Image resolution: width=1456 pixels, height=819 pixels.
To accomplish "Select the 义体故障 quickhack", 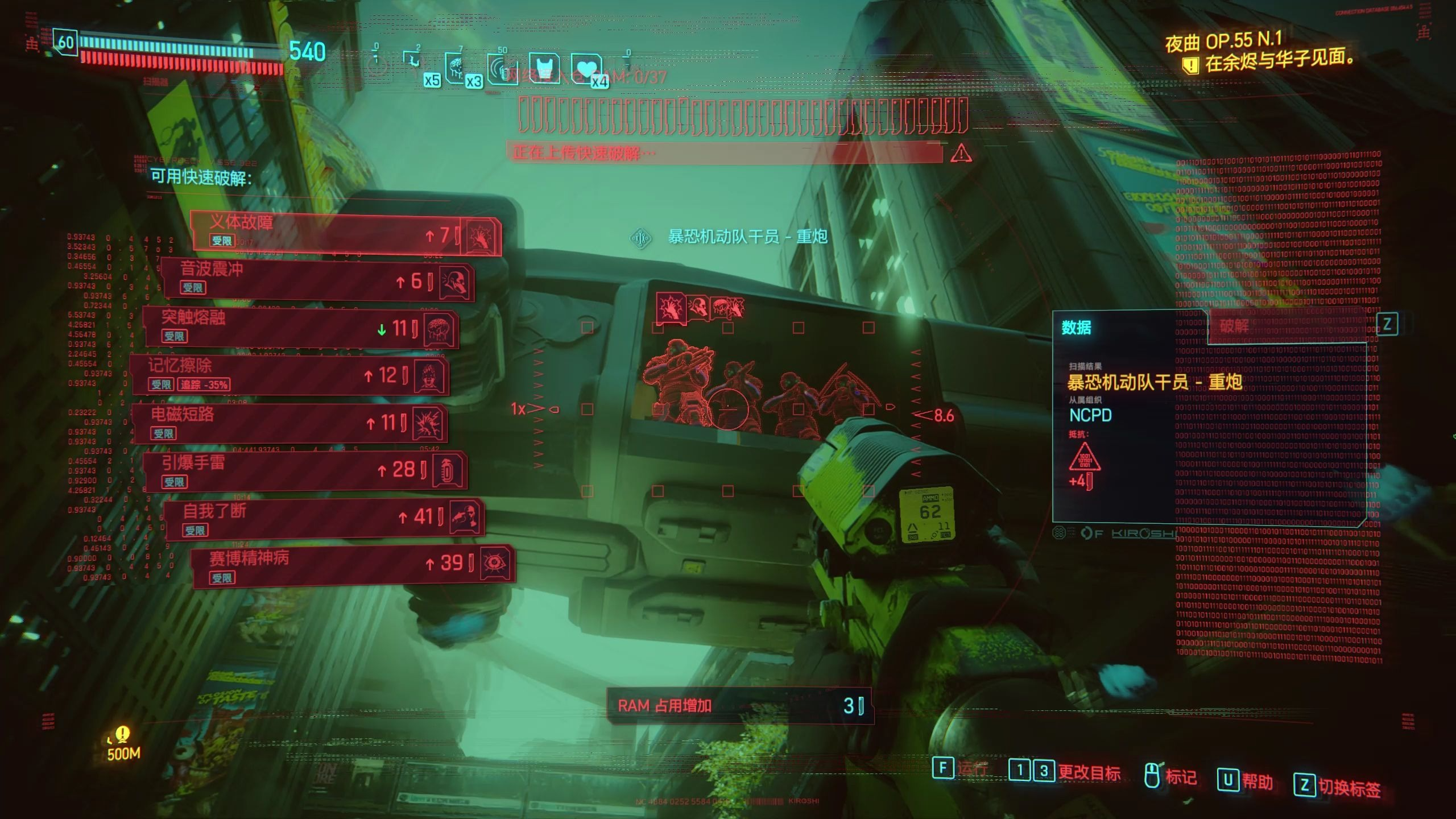I will (346, 232).
